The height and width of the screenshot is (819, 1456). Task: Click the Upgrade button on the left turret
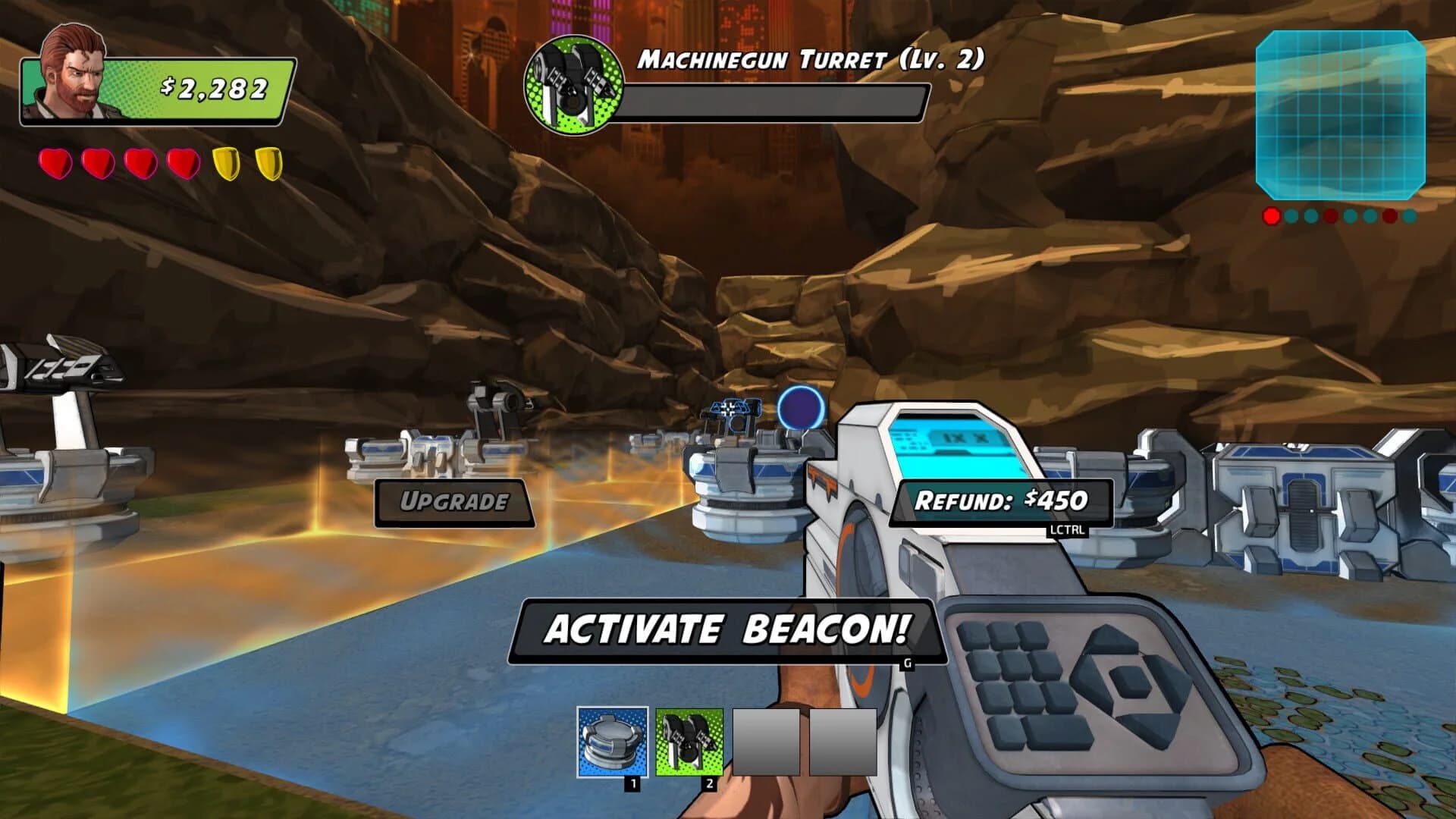[455, 500]
